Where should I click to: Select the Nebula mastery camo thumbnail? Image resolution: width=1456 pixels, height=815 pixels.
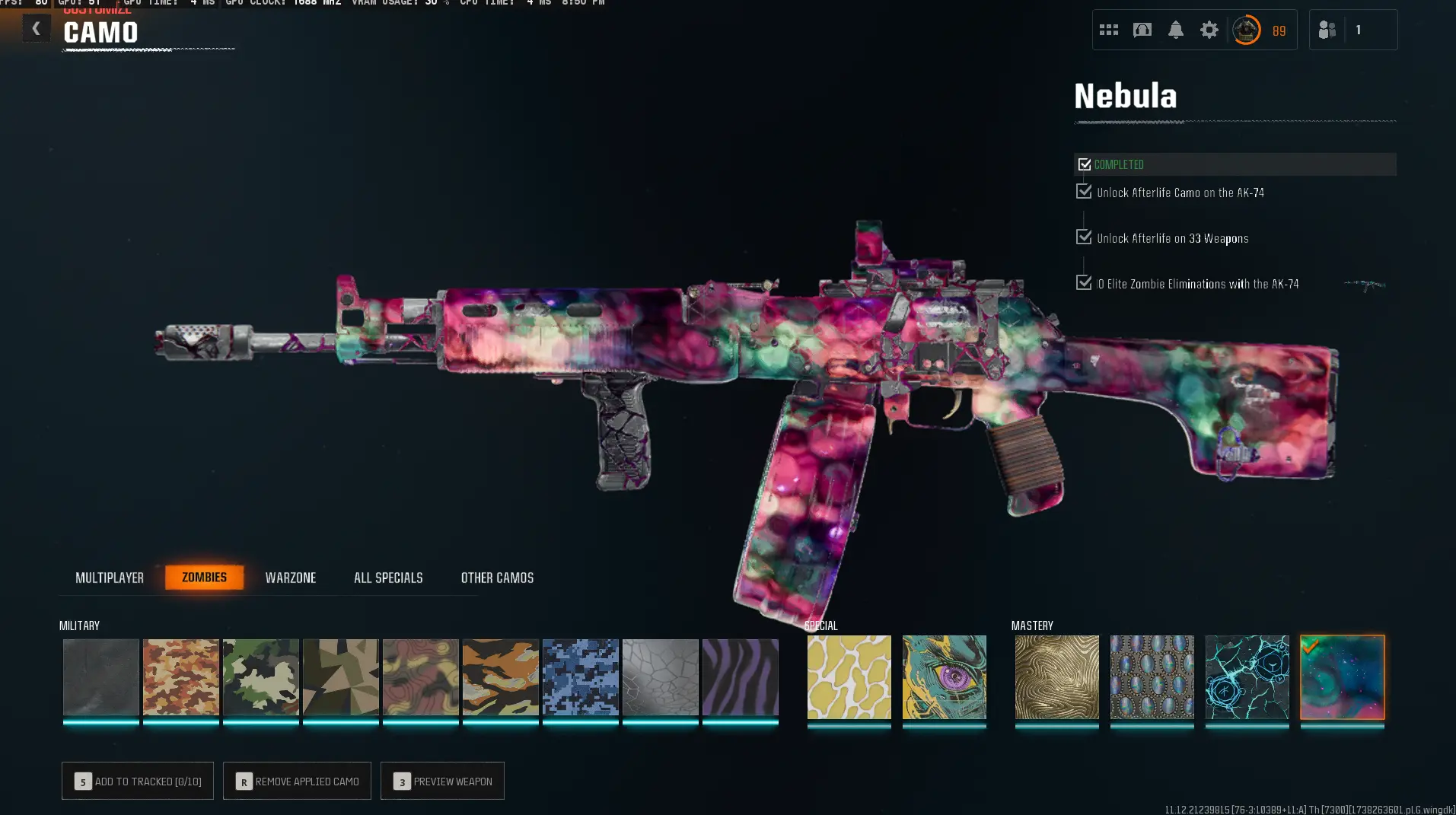tap(1342, 677)
